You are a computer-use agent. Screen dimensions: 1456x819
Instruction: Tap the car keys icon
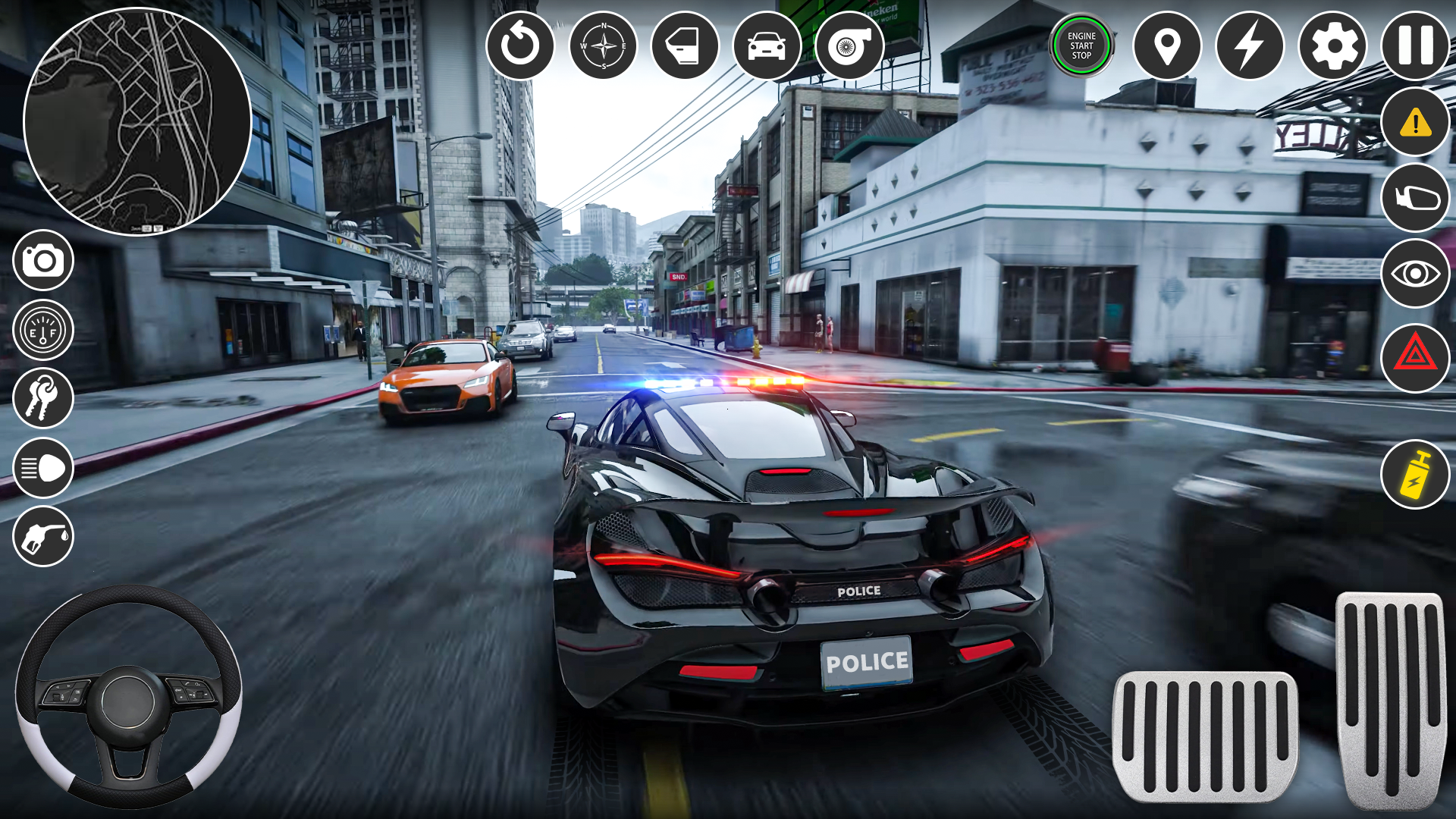(x=43, y=398)
